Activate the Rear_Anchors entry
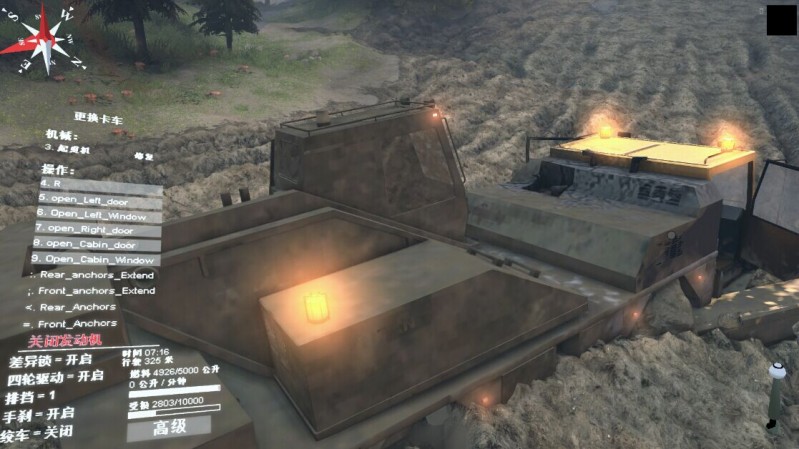Viewport: 799px width, 449px height. [75, 307]
